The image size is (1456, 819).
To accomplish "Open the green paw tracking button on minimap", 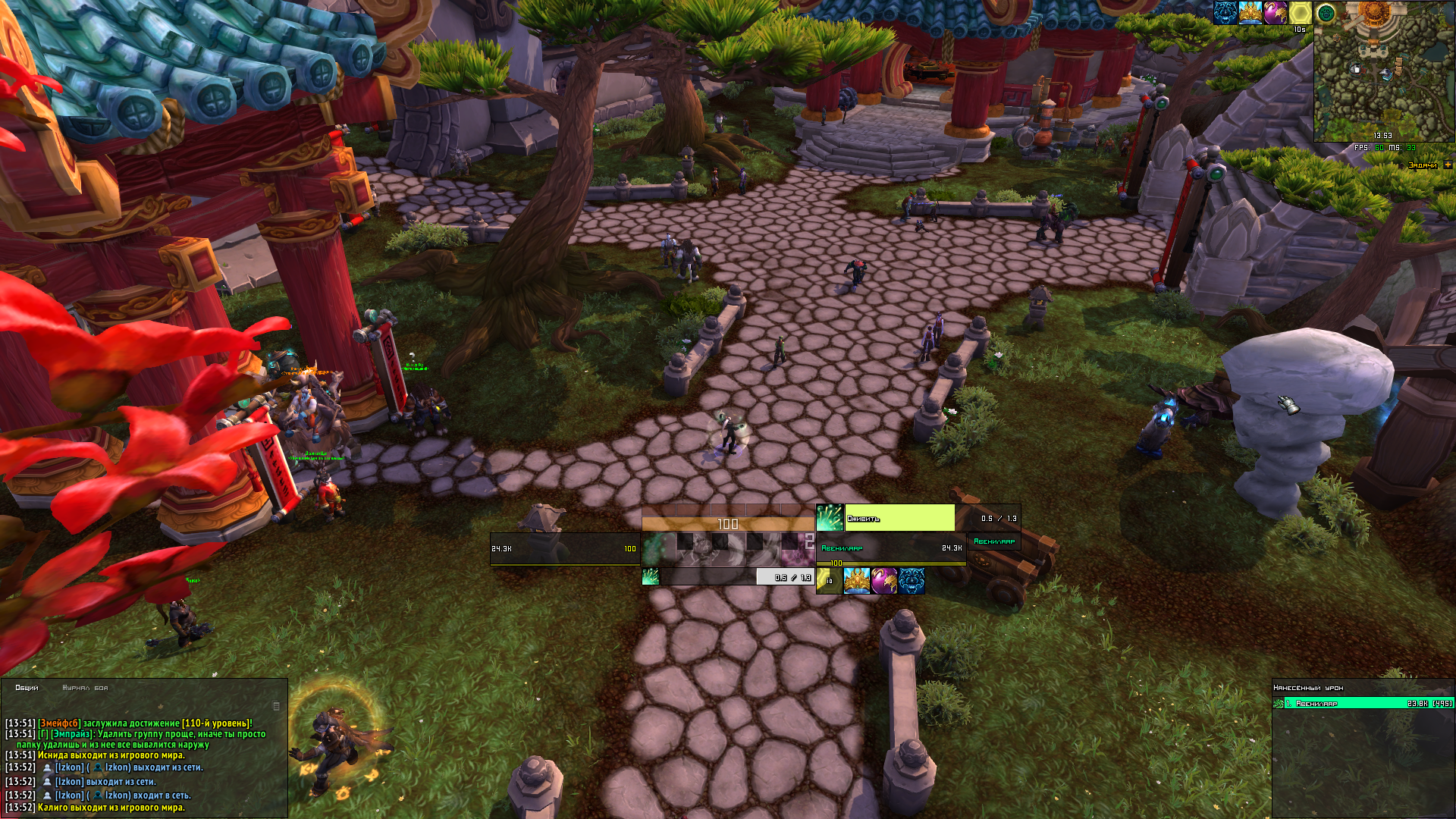I will click(x=1326, y=13).
